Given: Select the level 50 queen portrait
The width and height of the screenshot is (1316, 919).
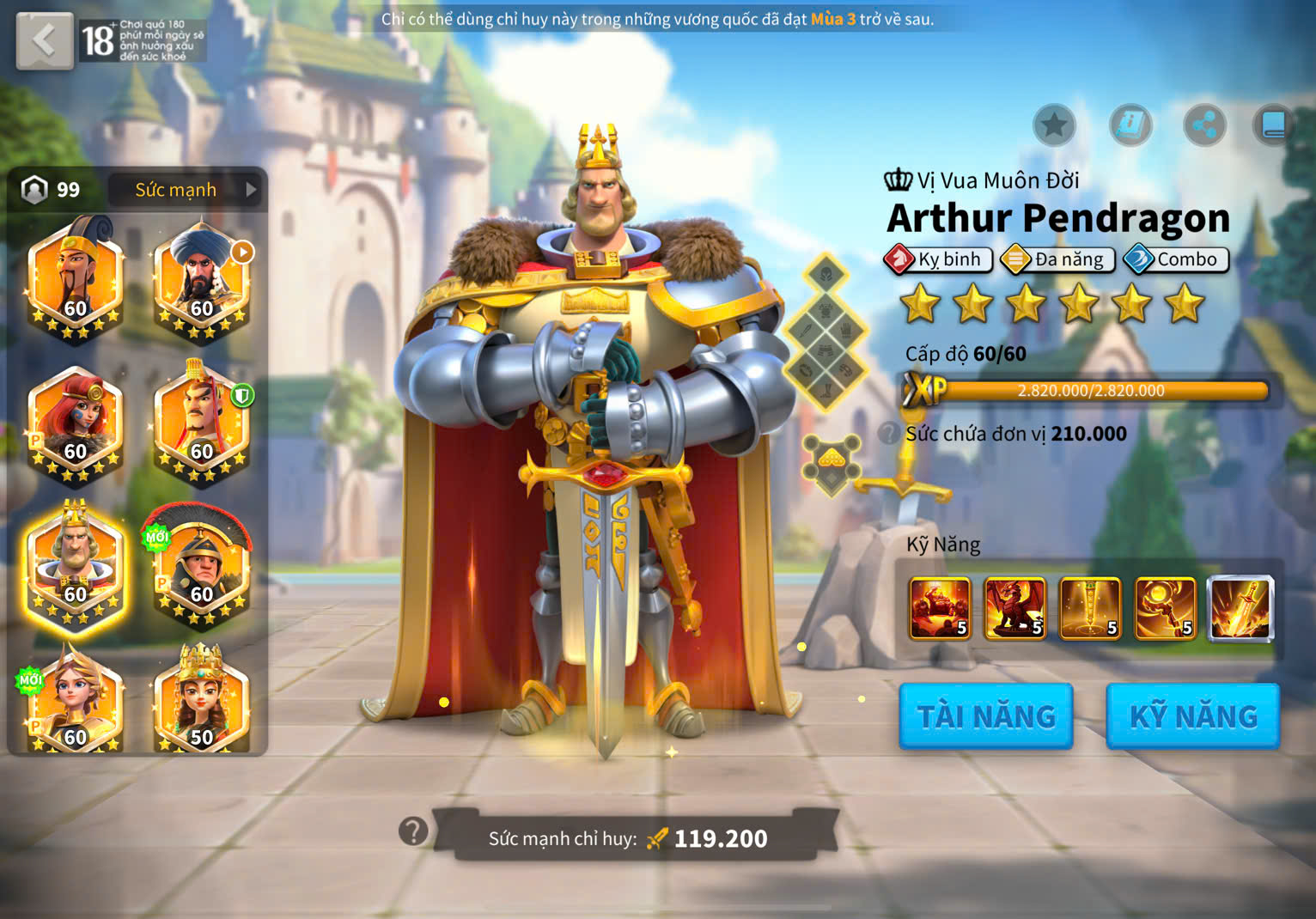Looking at the screenshot, I should coord(202,702).
